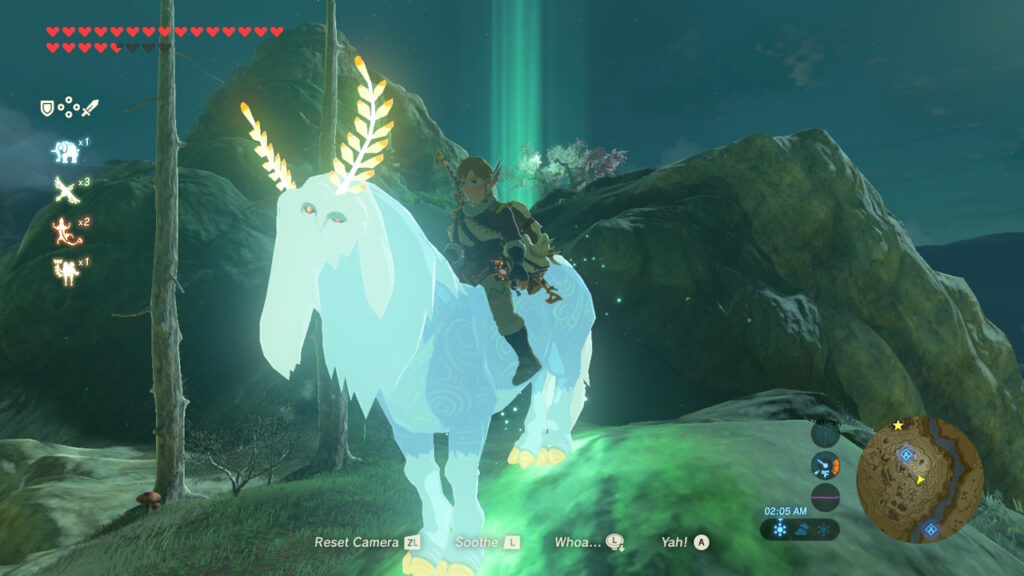This screenshot has height=576, width=1024.
Task: Select the yellow player arrow on minimap
Action: pos(920,480)
